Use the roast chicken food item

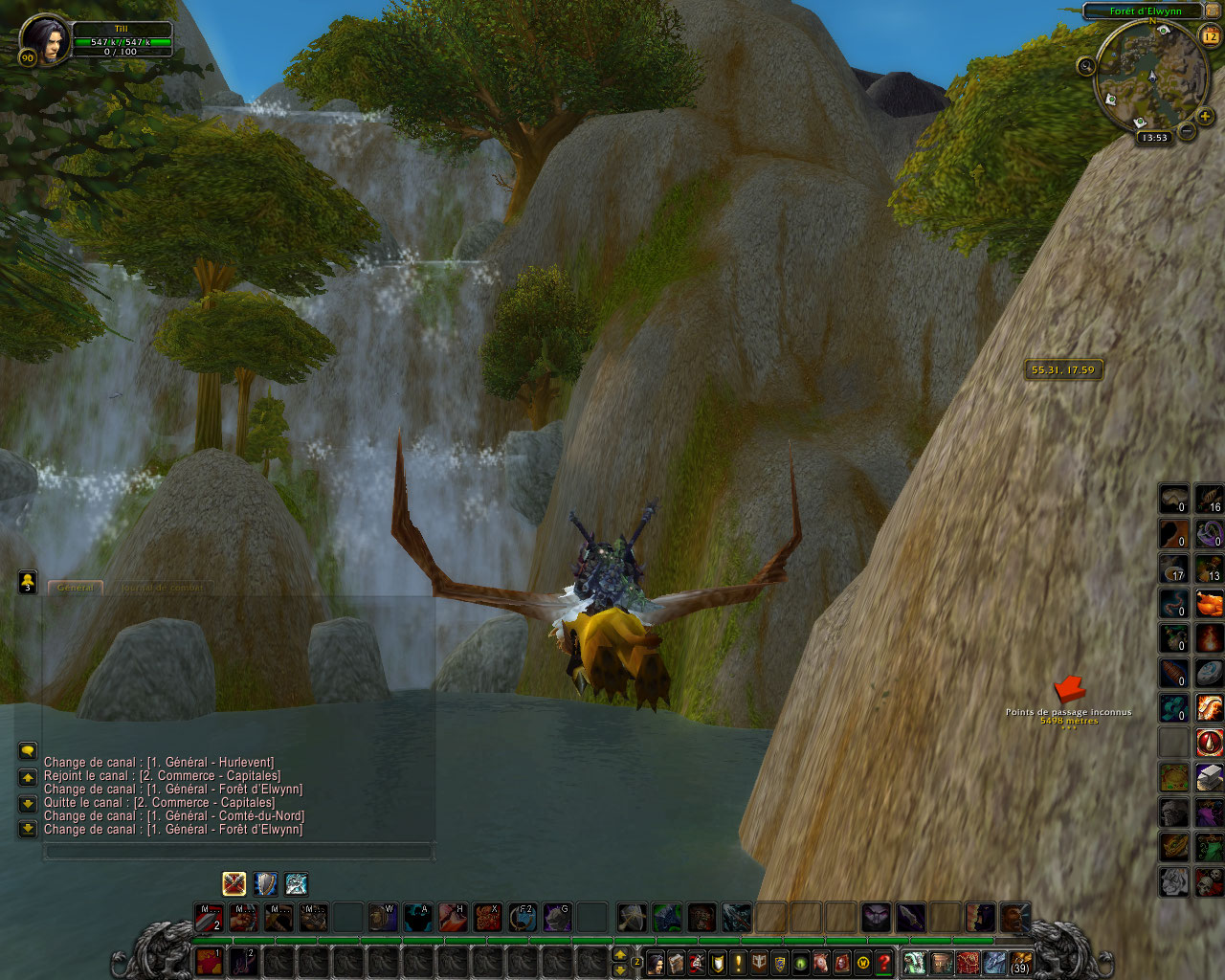(x=1210, y=604)
